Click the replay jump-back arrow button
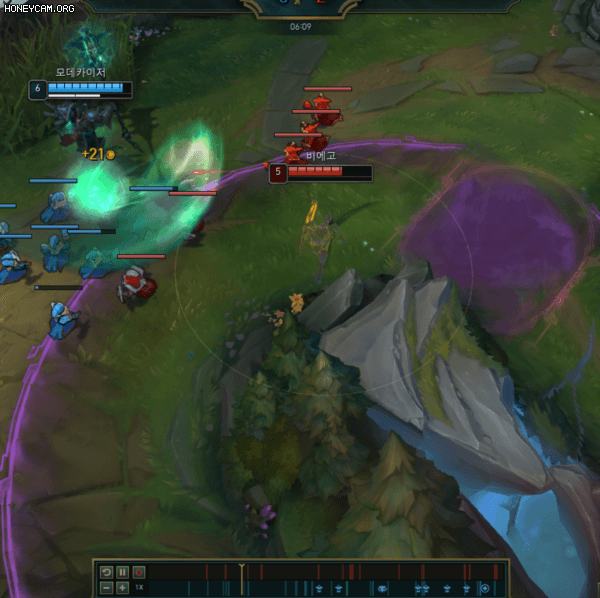The height and width of the screenshot is (598, 600). (106, 572)
